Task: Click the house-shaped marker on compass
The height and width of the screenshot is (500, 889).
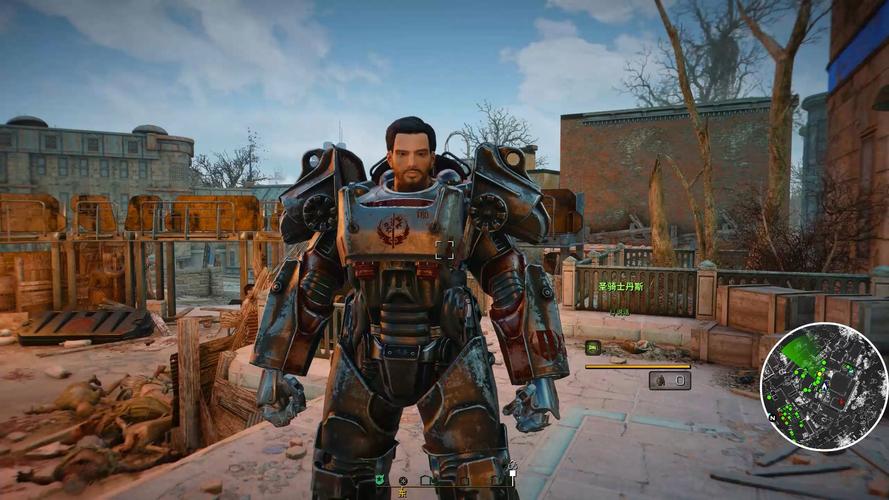Action: click(x=425, y=480)
